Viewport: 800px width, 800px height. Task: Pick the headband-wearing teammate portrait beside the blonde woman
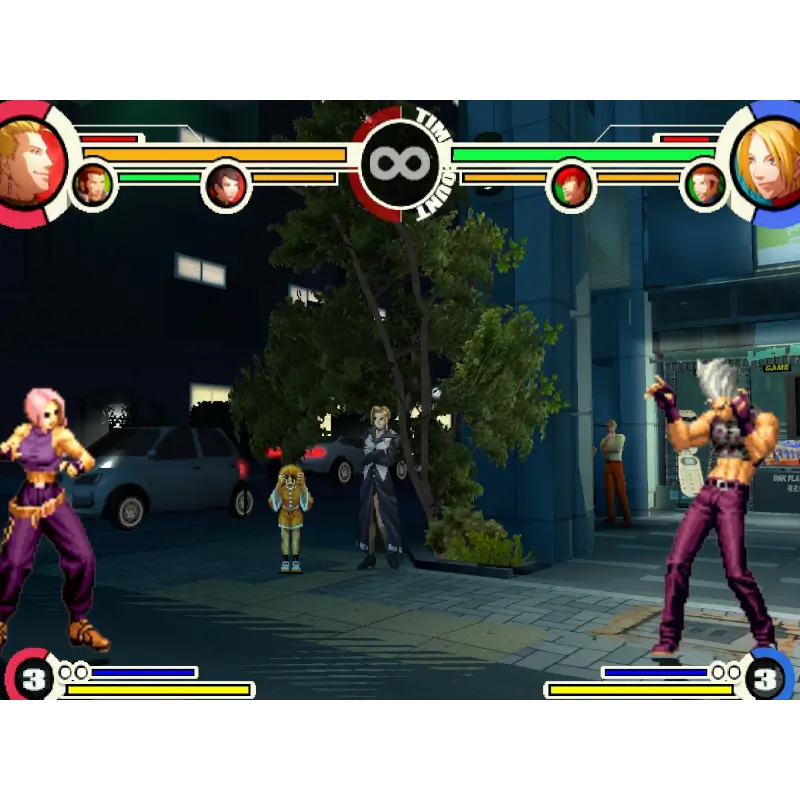(x=704, y=185)
